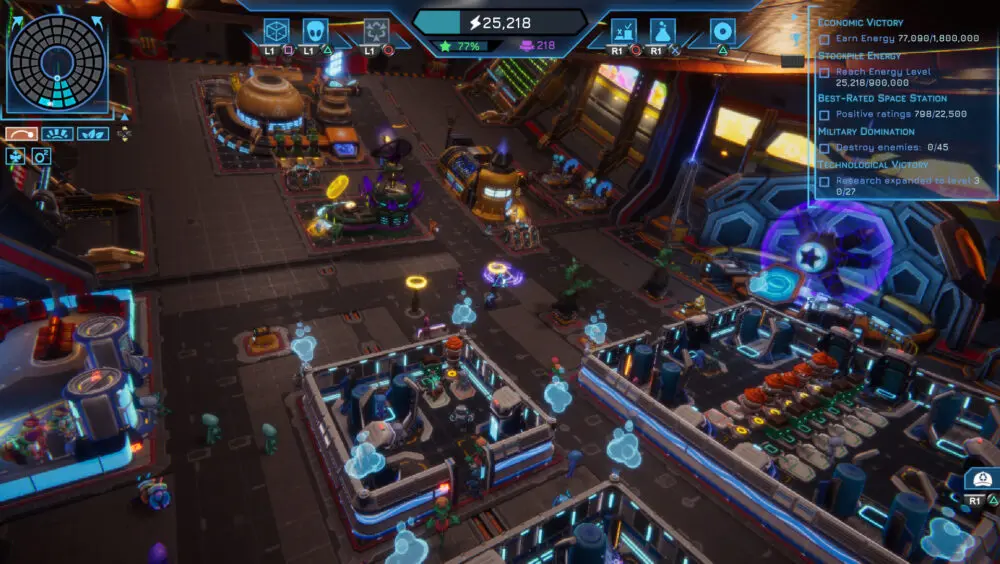
Task: Tick the Research expanded objective checkbox
Action: 824,182
